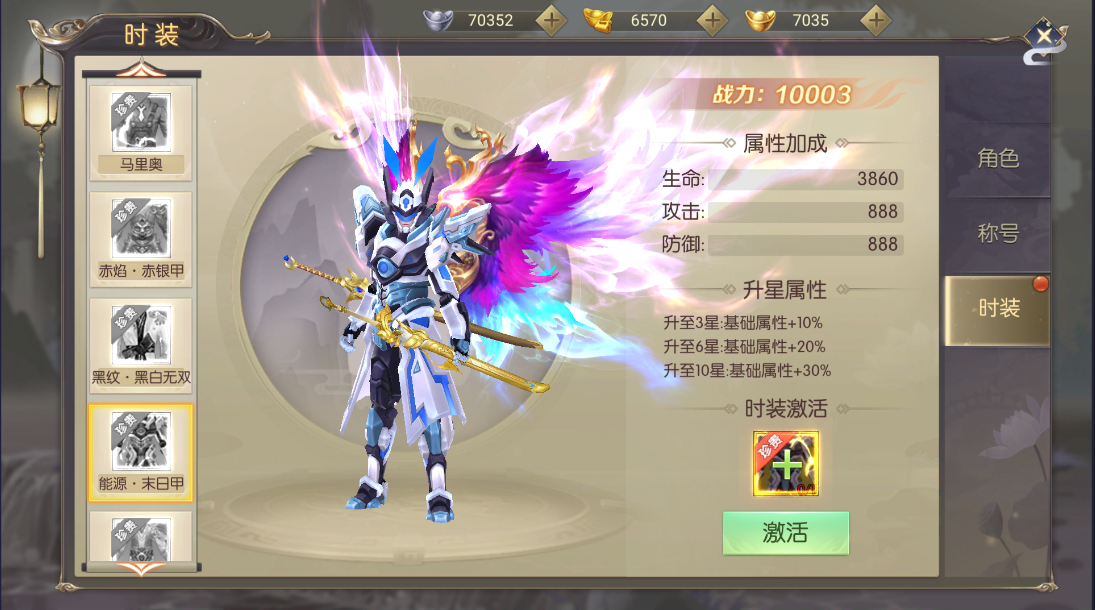Image resolution: width=1095 pixels, height=610 pixels.
Task: Switch to the 角色 tab
Action: pos(997,158)
